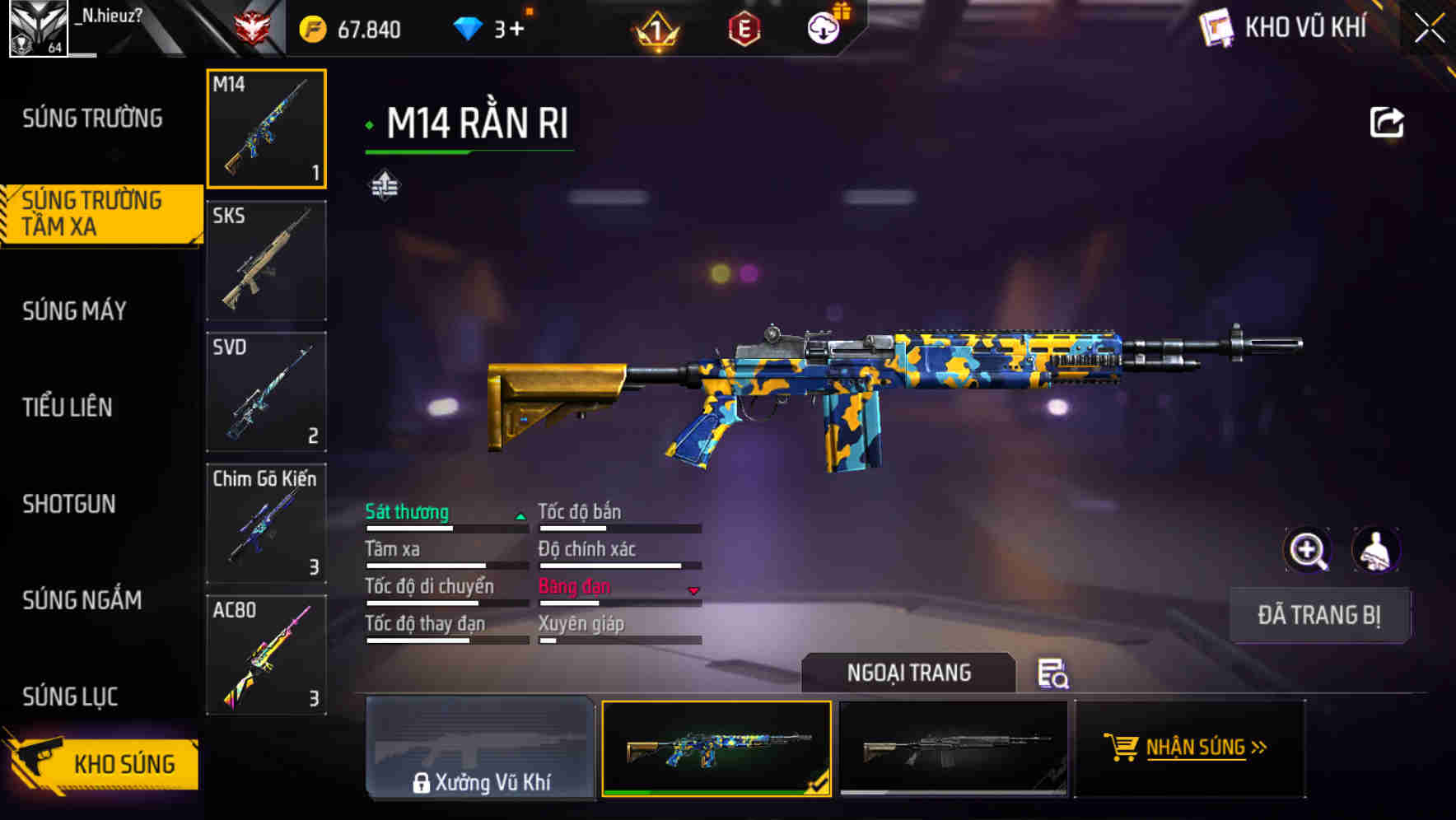Click the share weapon icon

pyautogui.click(x=1388, y=121)
